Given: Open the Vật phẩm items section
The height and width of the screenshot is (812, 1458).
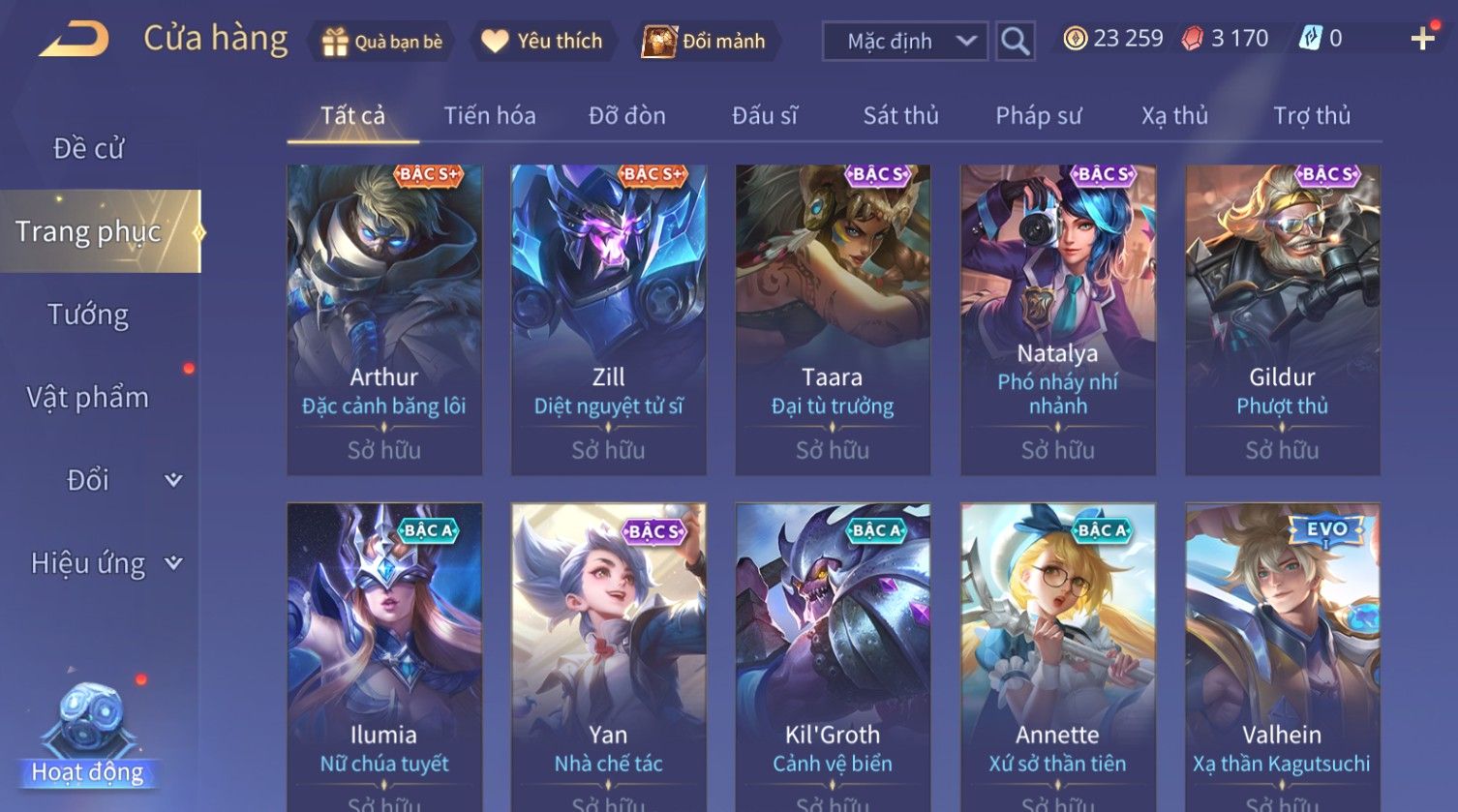Looking at the screenshot, I should coord(88,398).
